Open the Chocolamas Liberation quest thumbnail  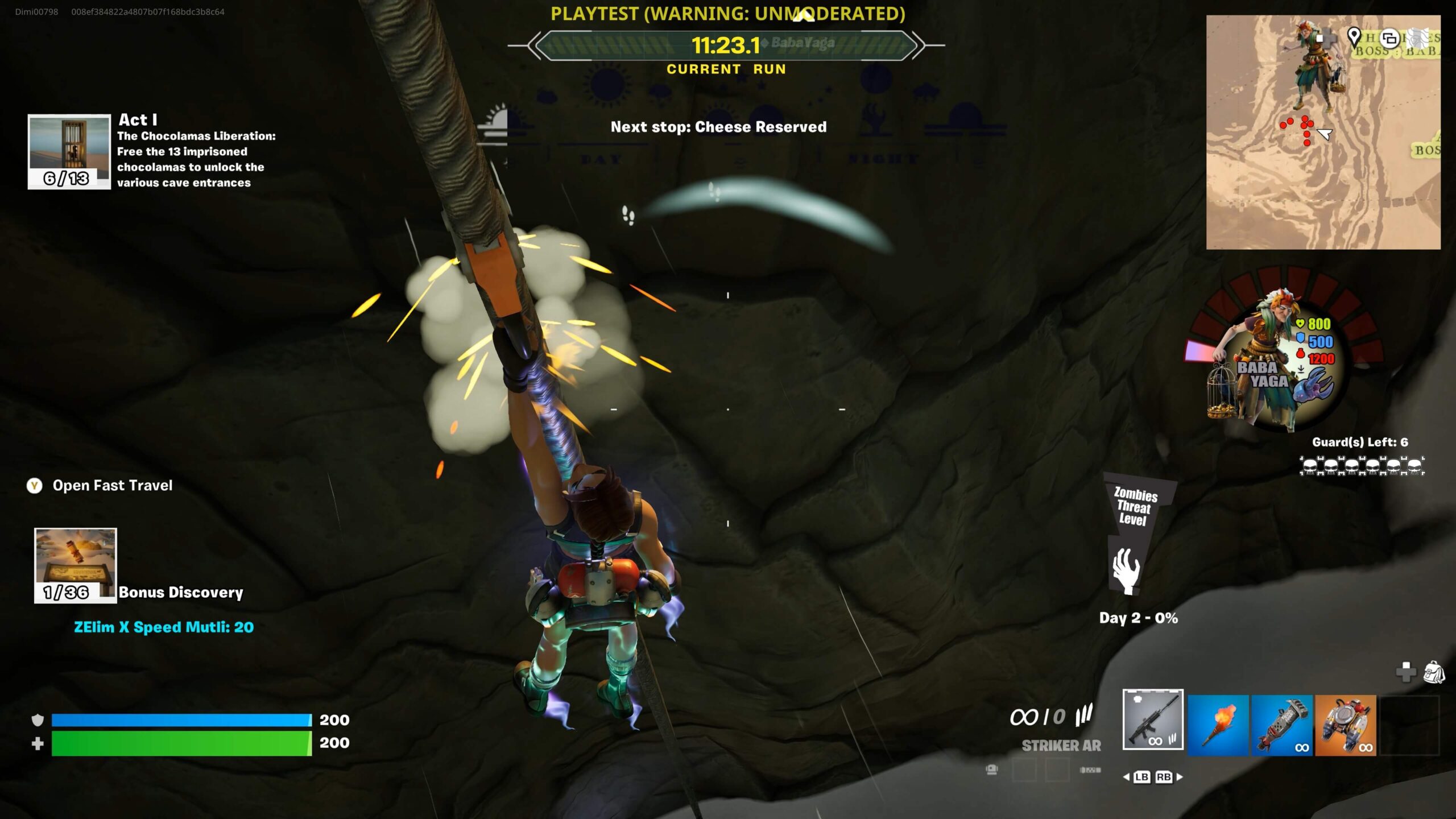[x=69, y=151]
